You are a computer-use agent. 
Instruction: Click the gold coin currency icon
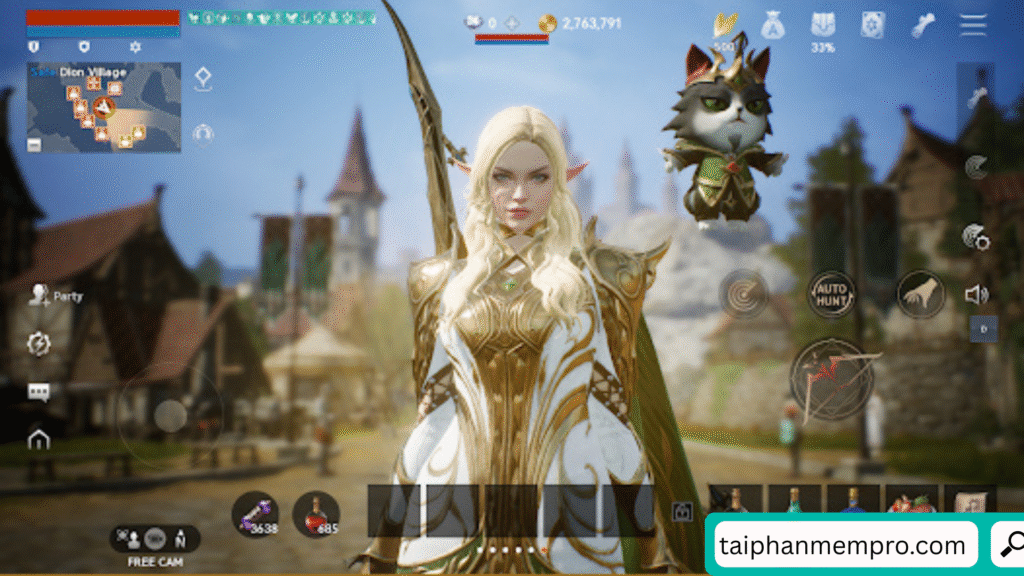coord(547,23)
